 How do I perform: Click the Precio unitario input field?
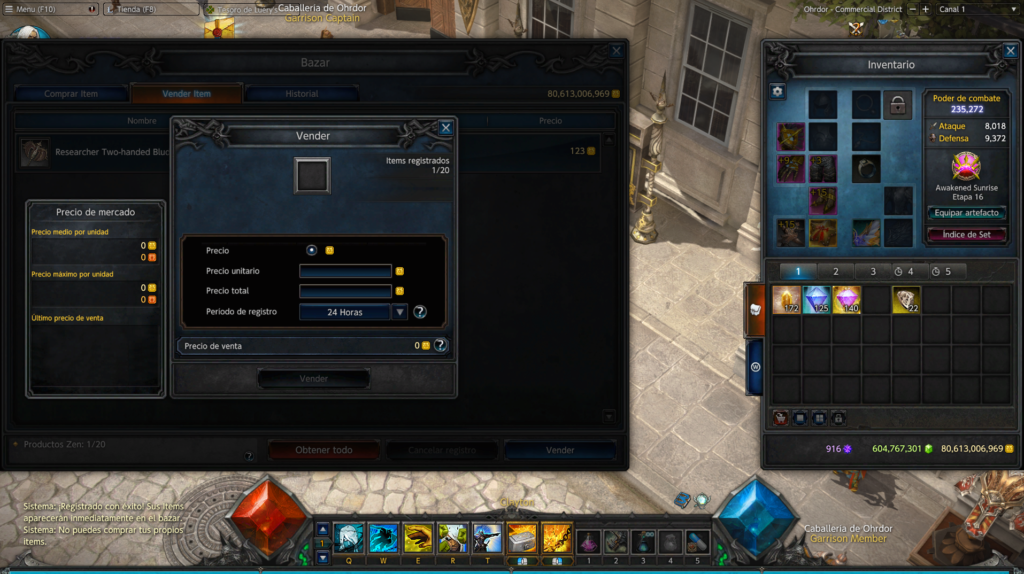pyautogui.click(x=345, y=271)
